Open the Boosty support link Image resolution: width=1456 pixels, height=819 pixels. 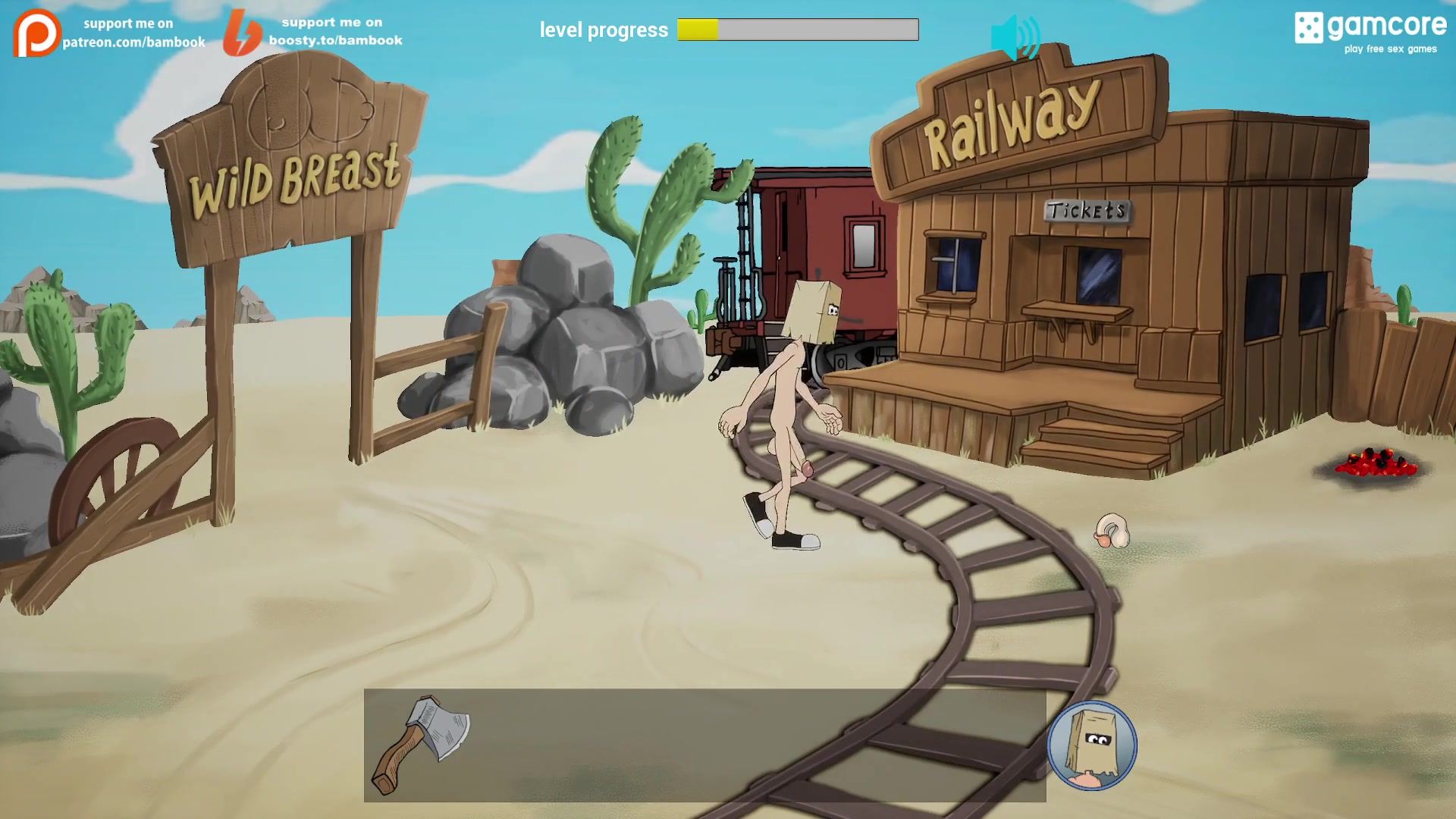(312, 32)
